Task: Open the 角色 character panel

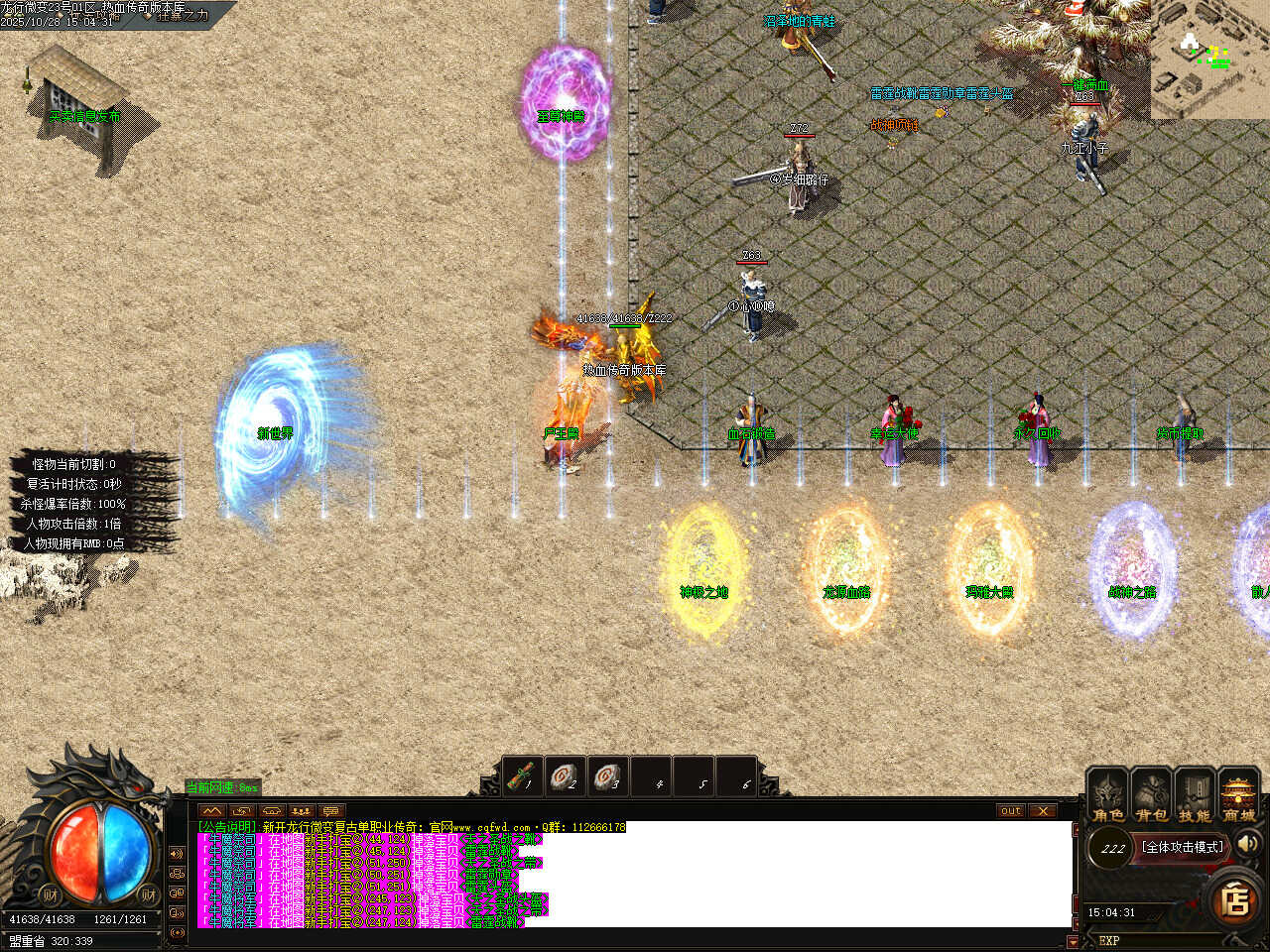Action: click(x=1107, y=795)
